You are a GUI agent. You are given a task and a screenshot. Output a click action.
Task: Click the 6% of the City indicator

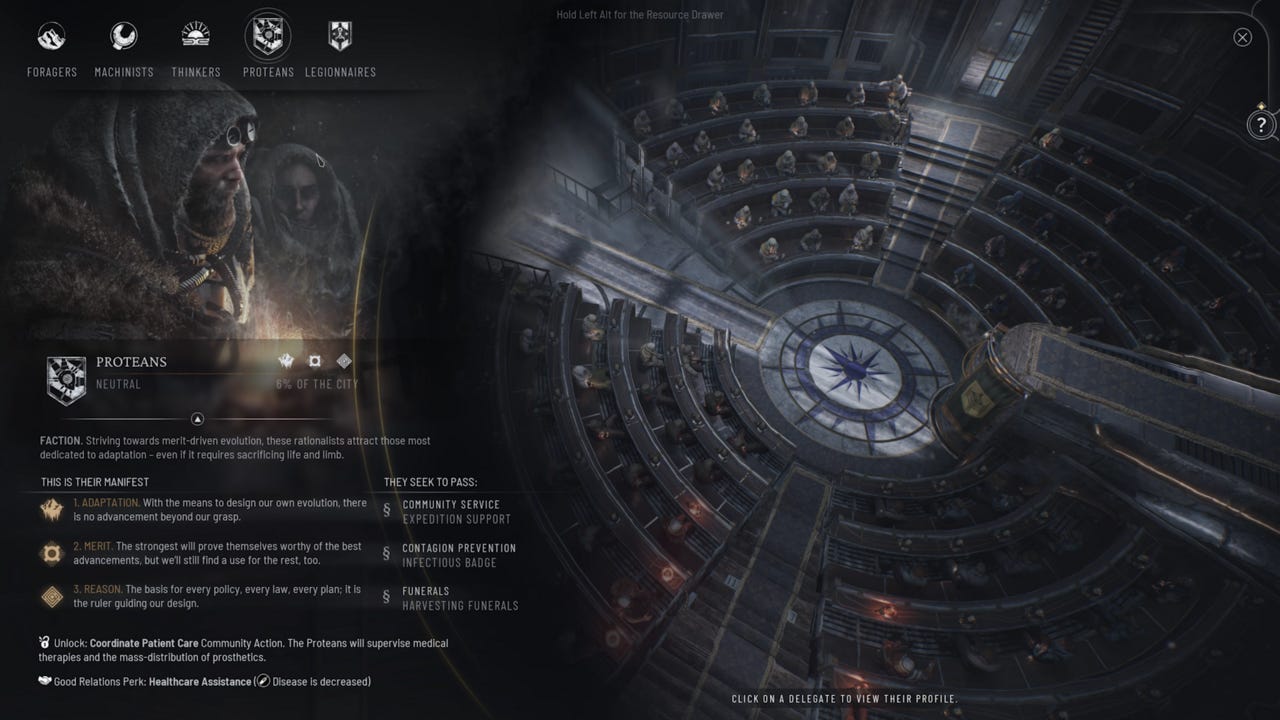[316, 383]
